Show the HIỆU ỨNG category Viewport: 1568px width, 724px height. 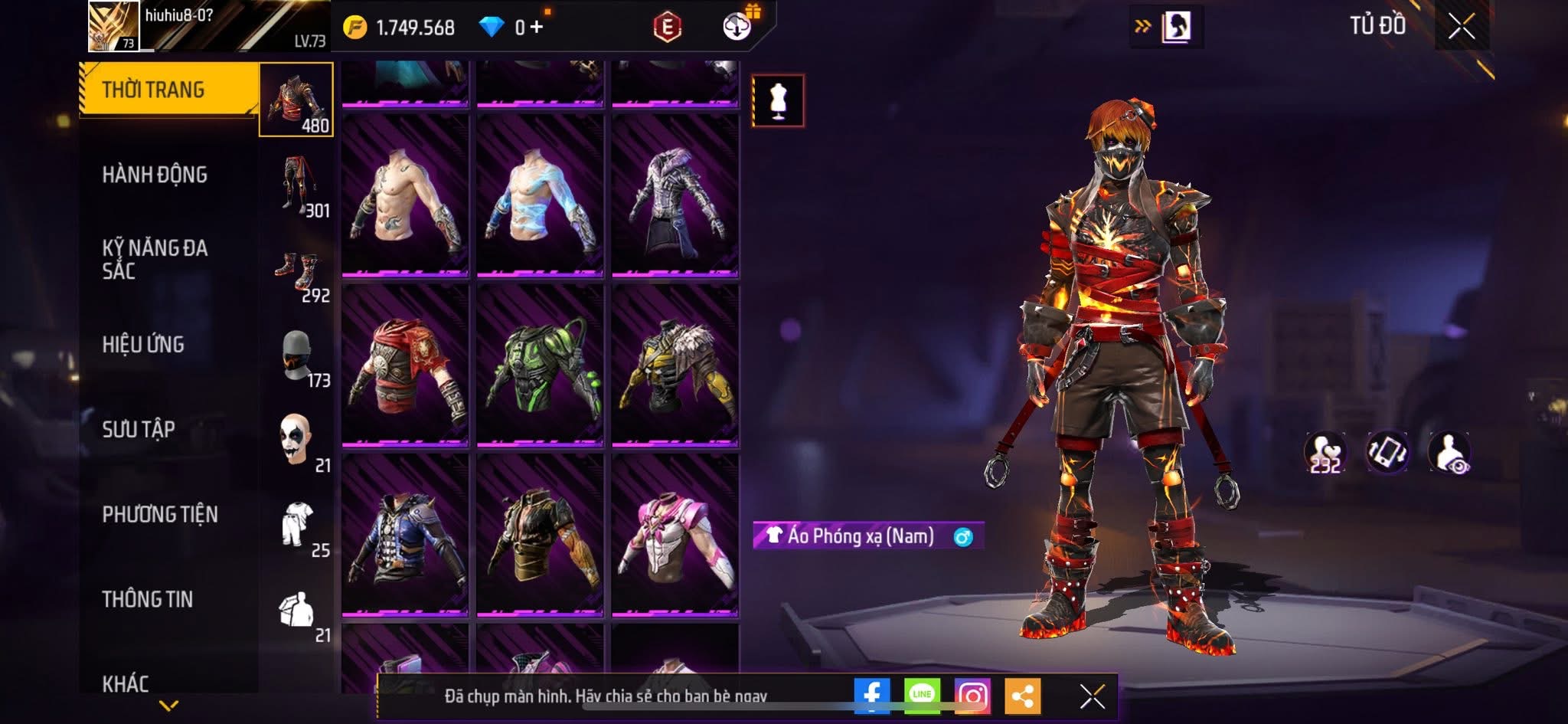coord(143,345)
